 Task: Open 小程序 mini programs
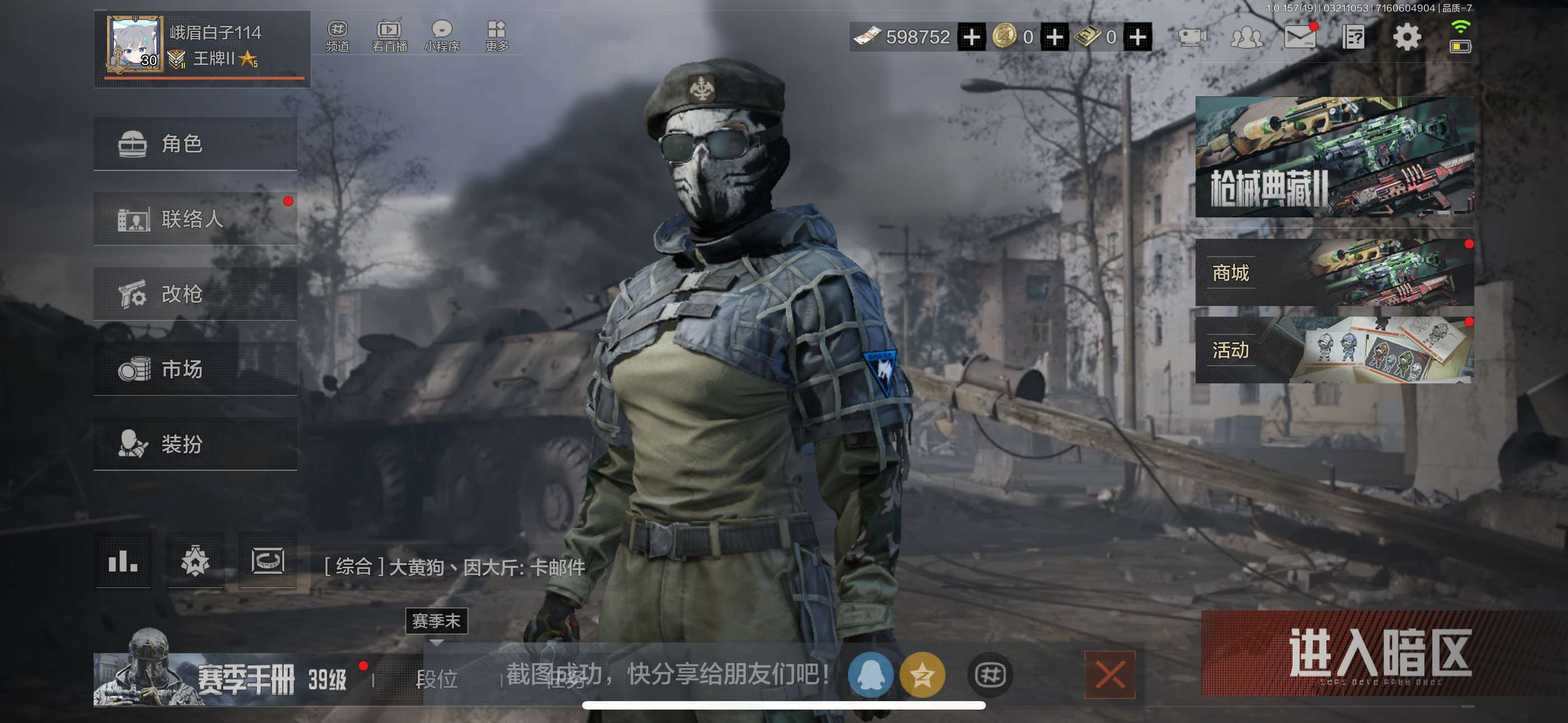[442, 36]
